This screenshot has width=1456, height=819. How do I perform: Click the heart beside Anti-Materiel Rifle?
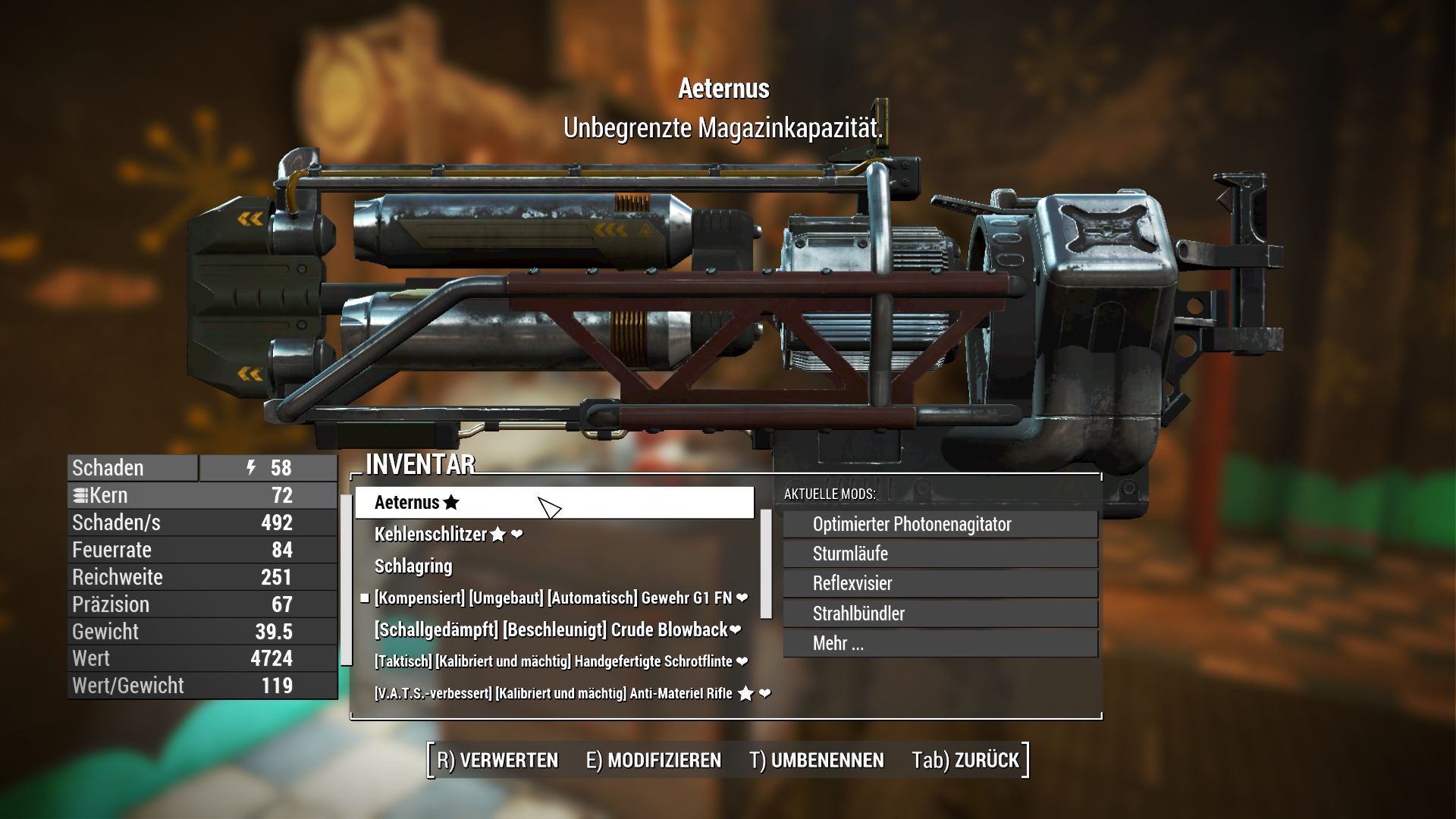(x=764, y=692)
